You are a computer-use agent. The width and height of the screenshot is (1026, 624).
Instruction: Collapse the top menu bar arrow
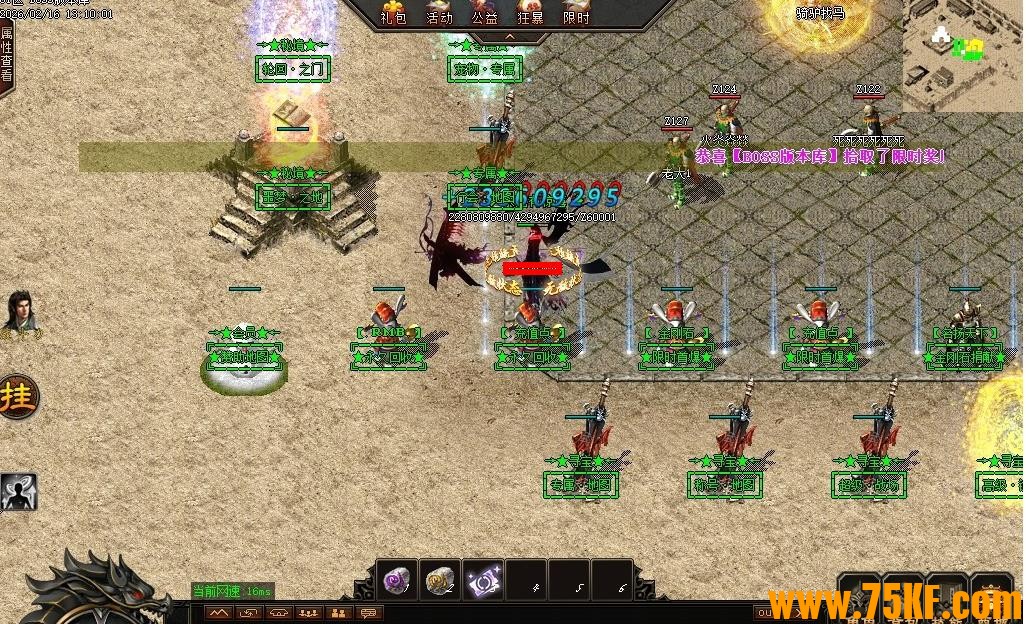508,37
